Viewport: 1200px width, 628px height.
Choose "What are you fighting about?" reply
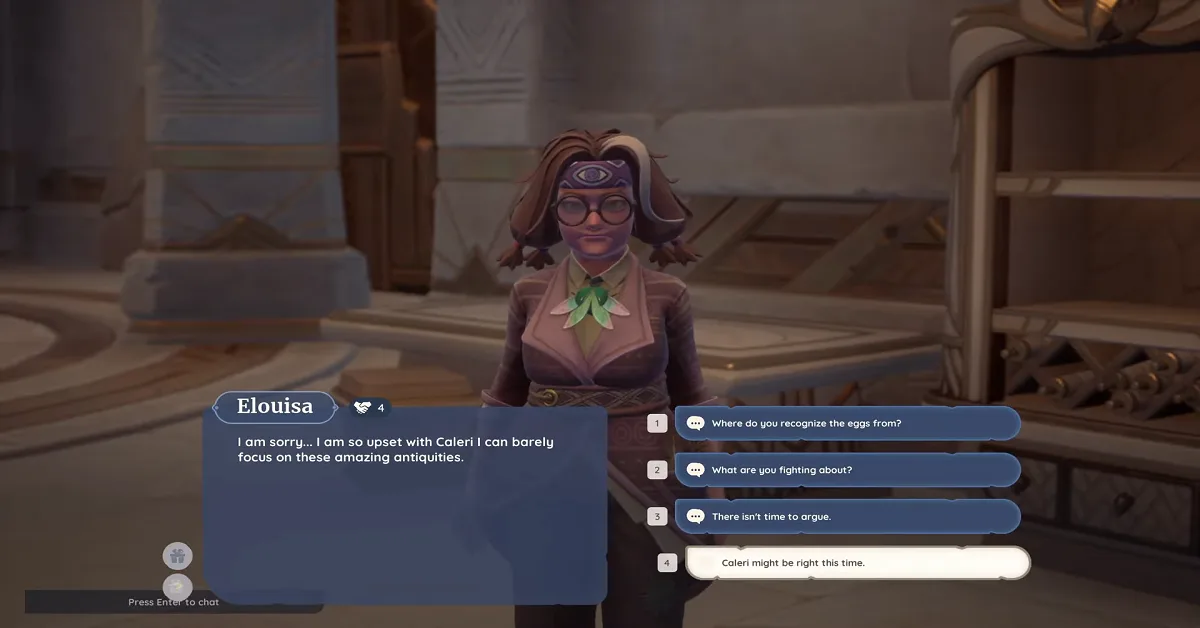point(847,470)
